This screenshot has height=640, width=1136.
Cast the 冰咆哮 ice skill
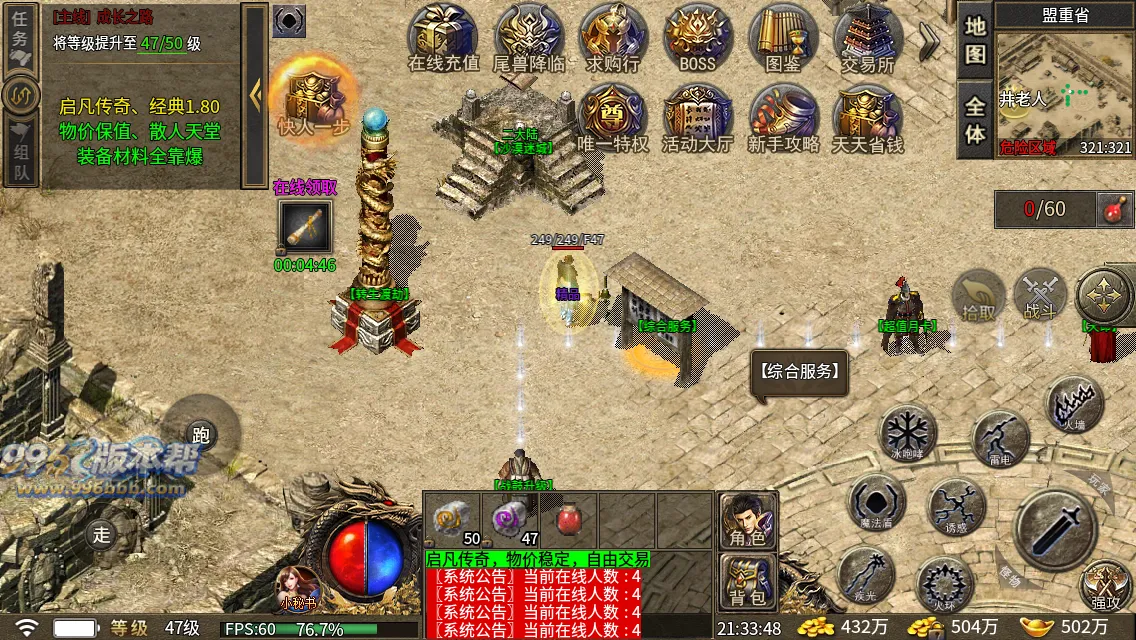pyautogui.click(x=907, y=433)
